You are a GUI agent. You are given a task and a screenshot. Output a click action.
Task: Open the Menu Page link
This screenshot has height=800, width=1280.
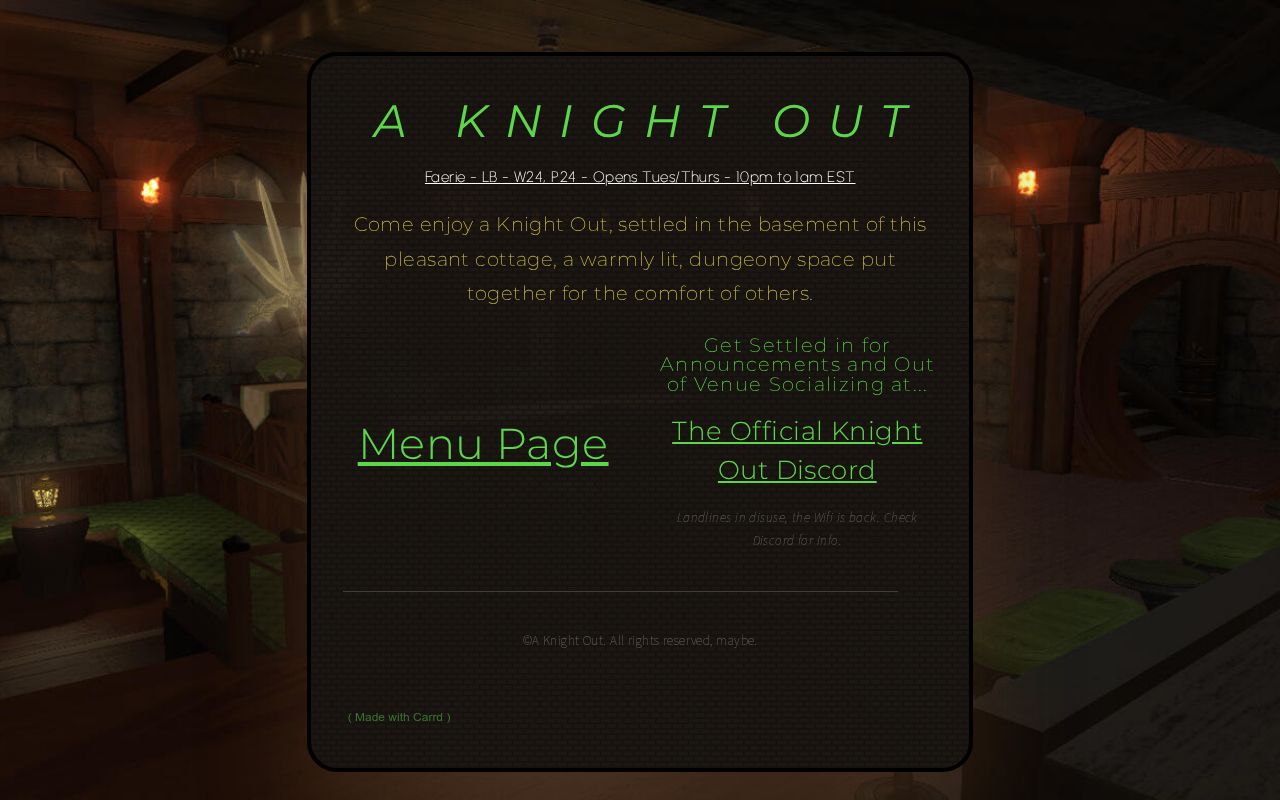[483, 444]
